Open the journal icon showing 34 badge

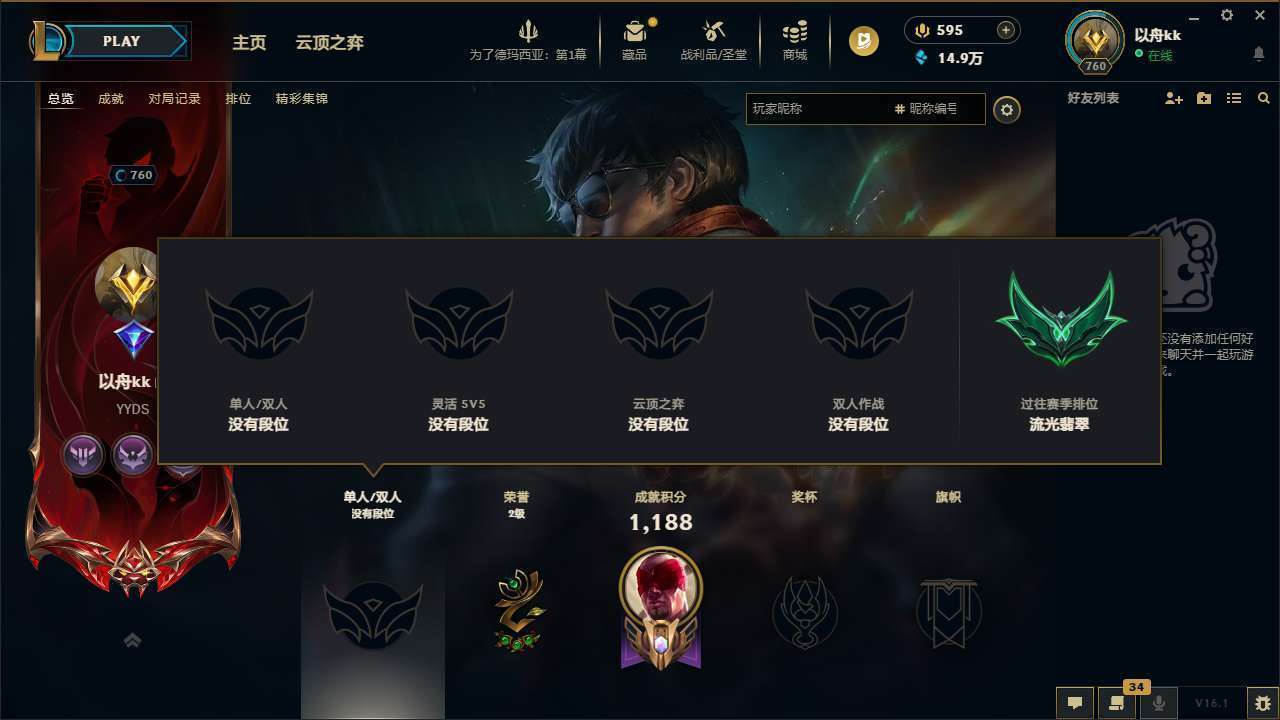[x=1116, y=703]
